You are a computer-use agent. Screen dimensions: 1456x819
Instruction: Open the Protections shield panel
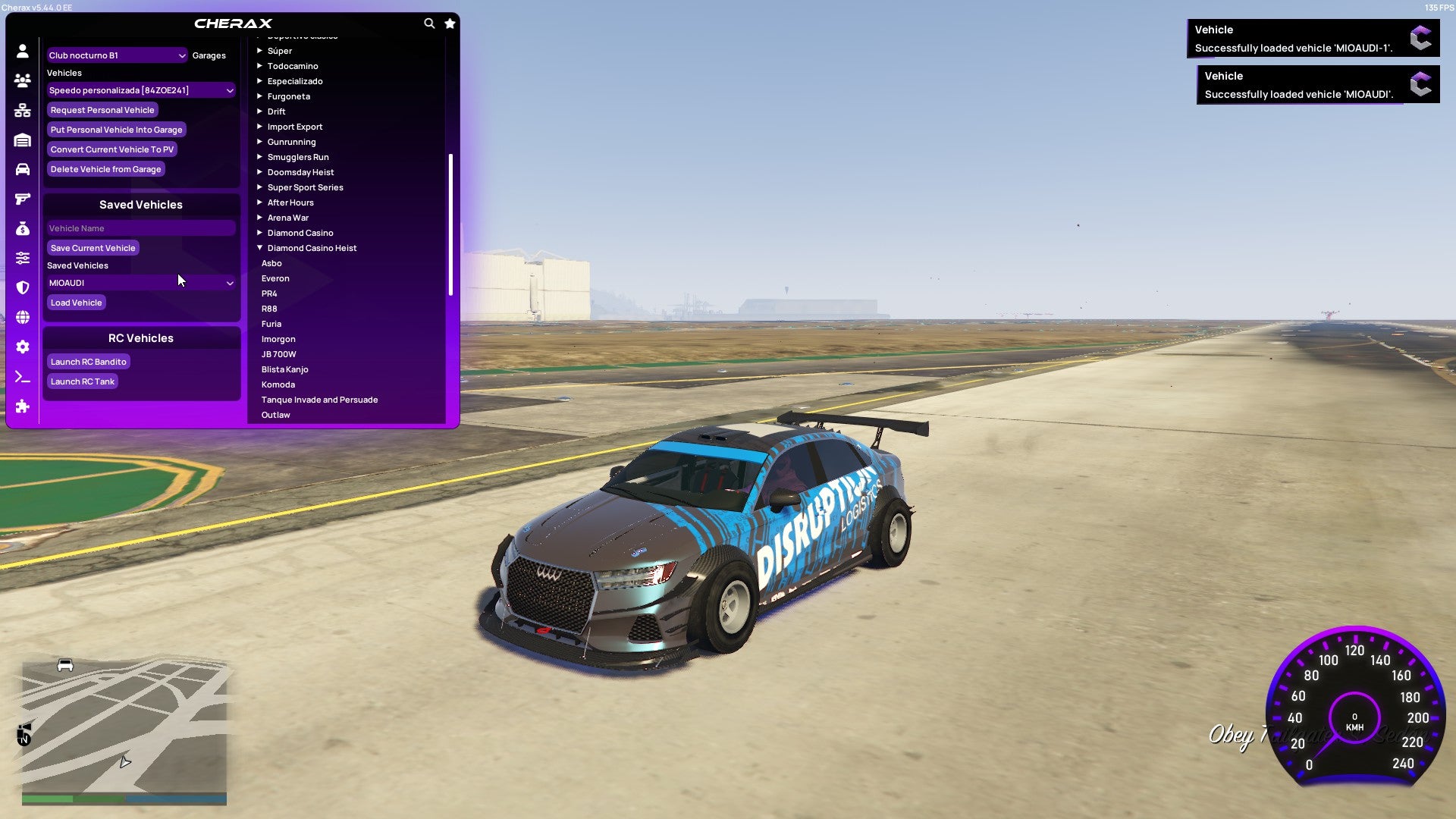coord(23,287)
